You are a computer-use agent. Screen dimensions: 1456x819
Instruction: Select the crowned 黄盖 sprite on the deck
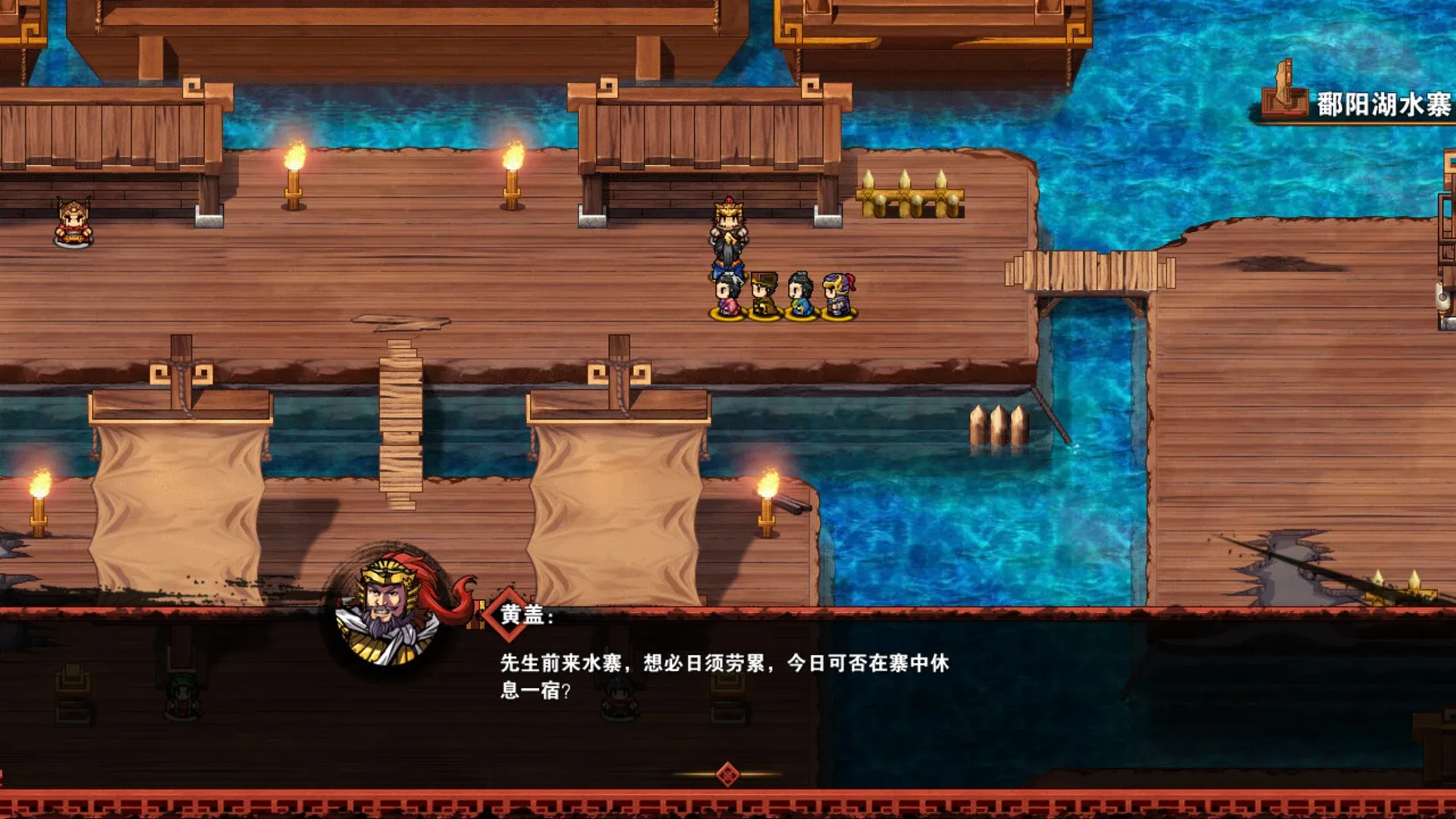[x=728, y=235]
